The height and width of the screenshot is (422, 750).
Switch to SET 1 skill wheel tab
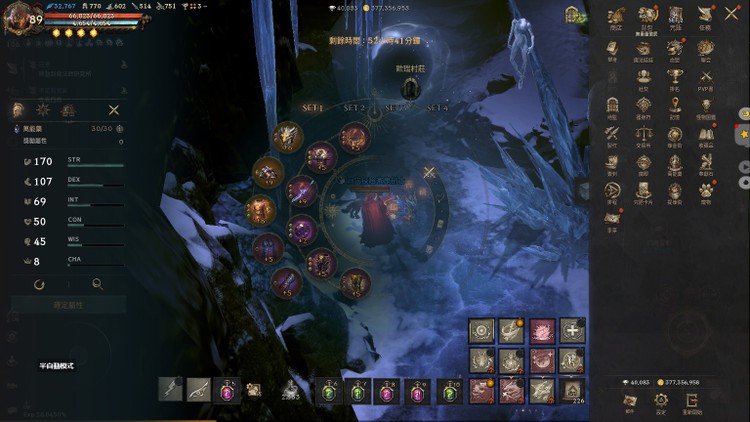point(313,107)
